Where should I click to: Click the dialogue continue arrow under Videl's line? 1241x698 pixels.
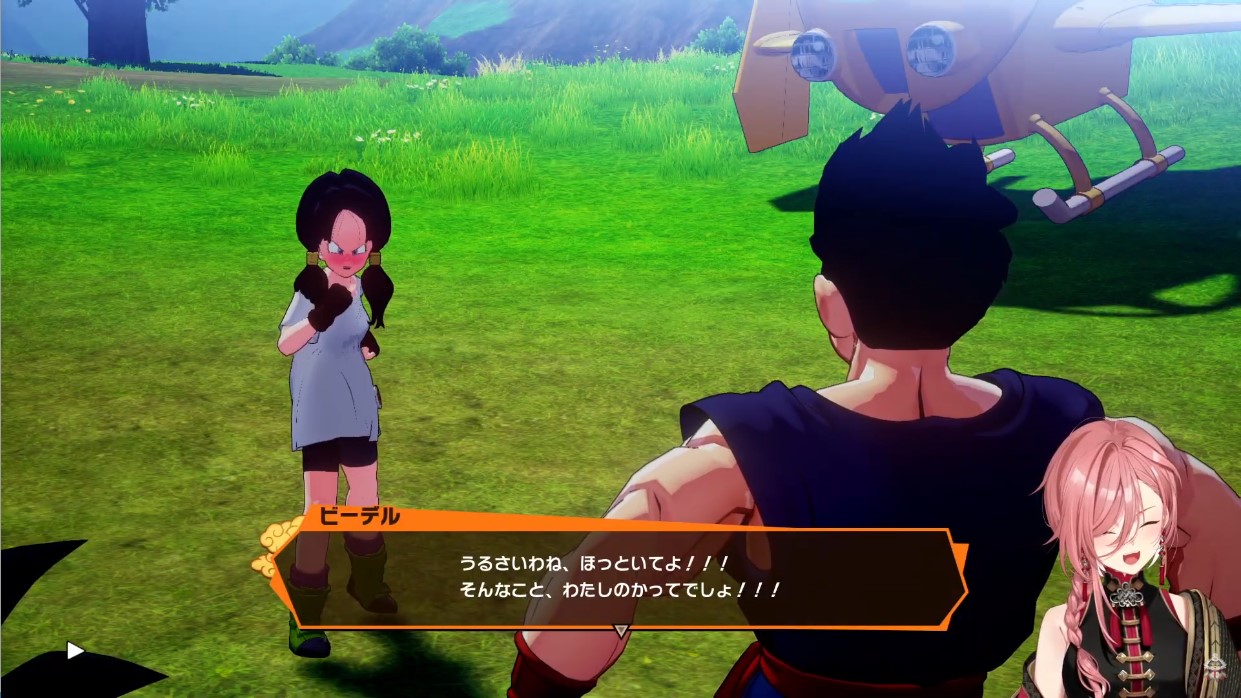621,630
